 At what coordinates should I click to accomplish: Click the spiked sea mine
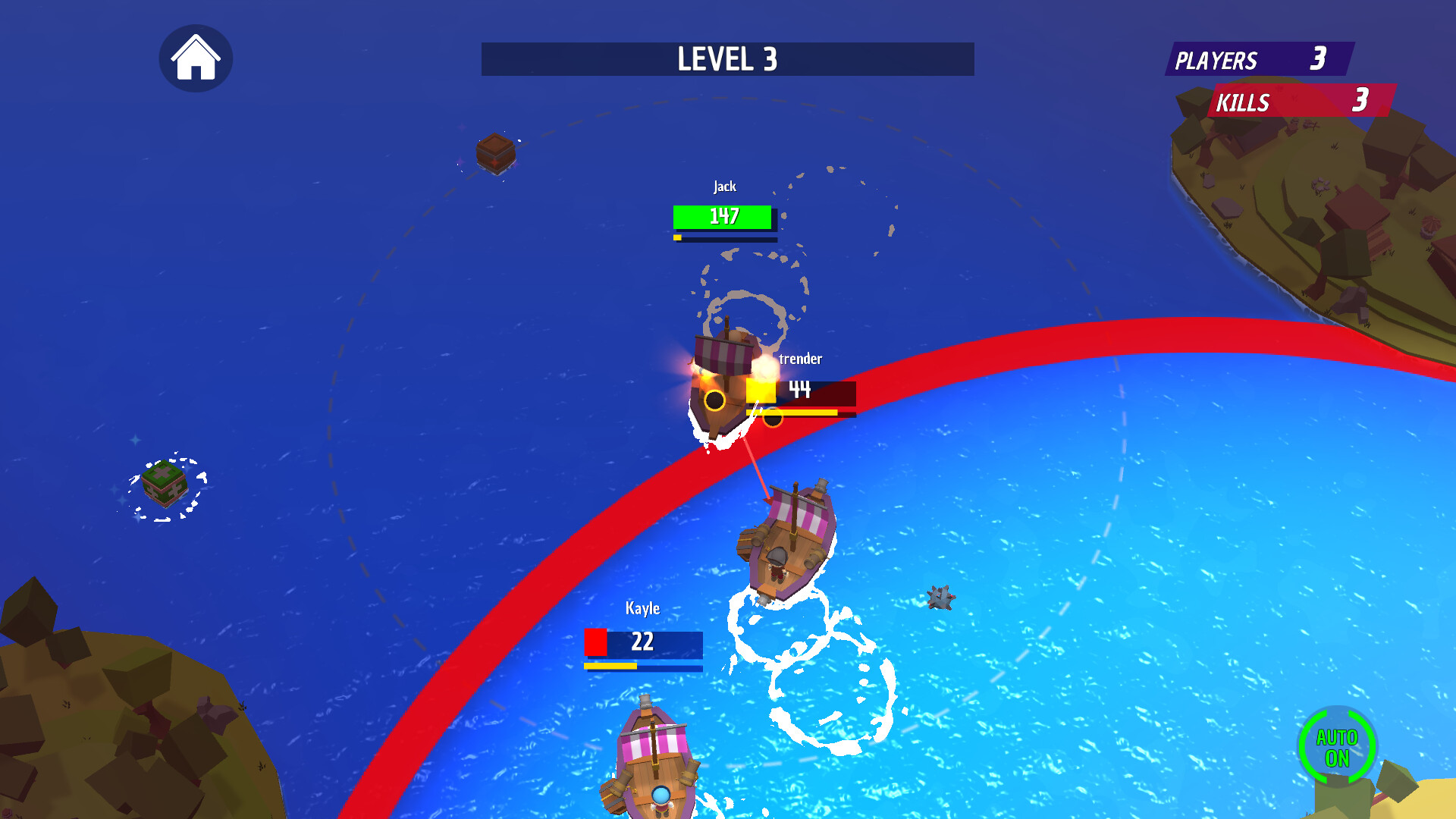940,598
